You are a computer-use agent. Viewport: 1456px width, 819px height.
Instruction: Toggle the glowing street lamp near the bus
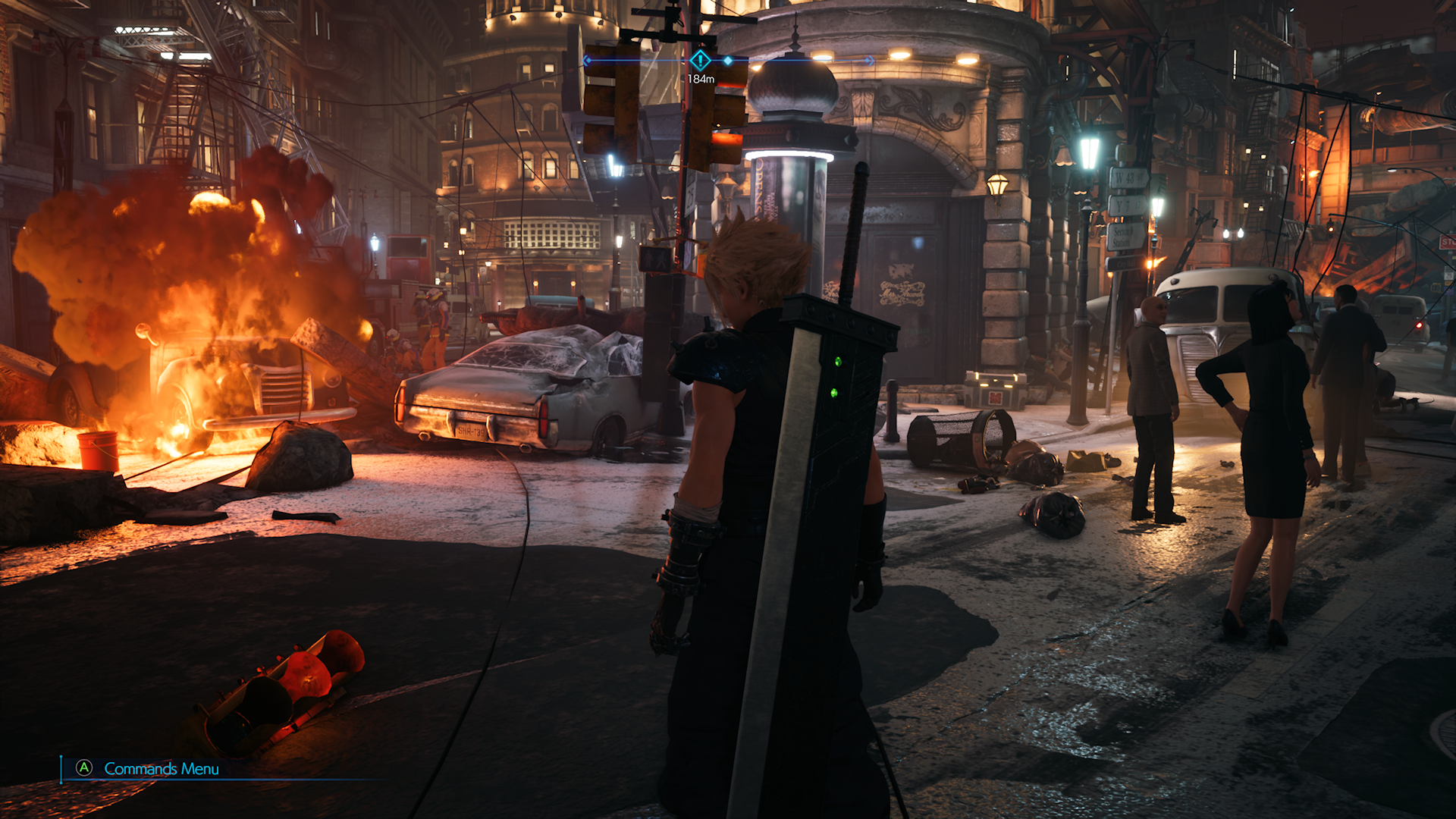tap(1157, 206)
